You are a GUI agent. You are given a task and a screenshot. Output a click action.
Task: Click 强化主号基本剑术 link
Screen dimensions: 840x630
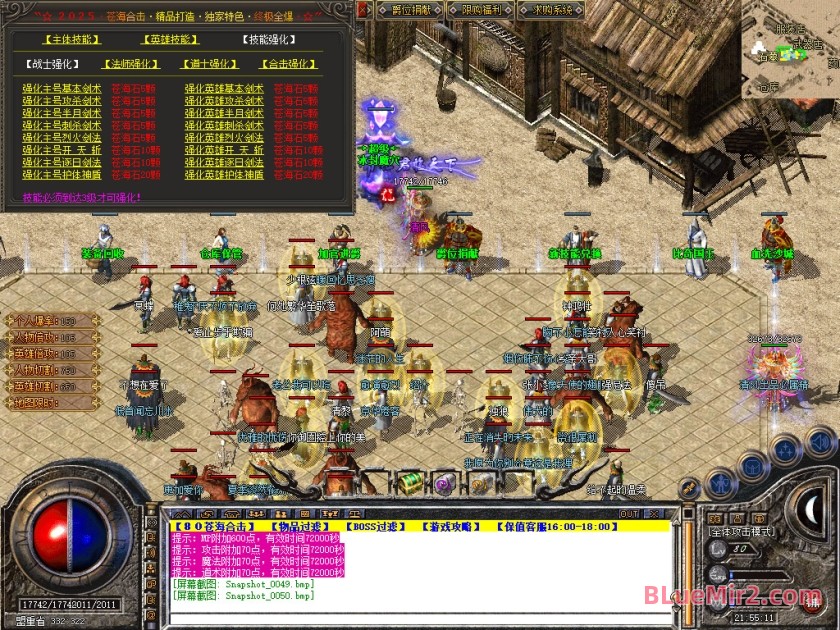point(62,88)
